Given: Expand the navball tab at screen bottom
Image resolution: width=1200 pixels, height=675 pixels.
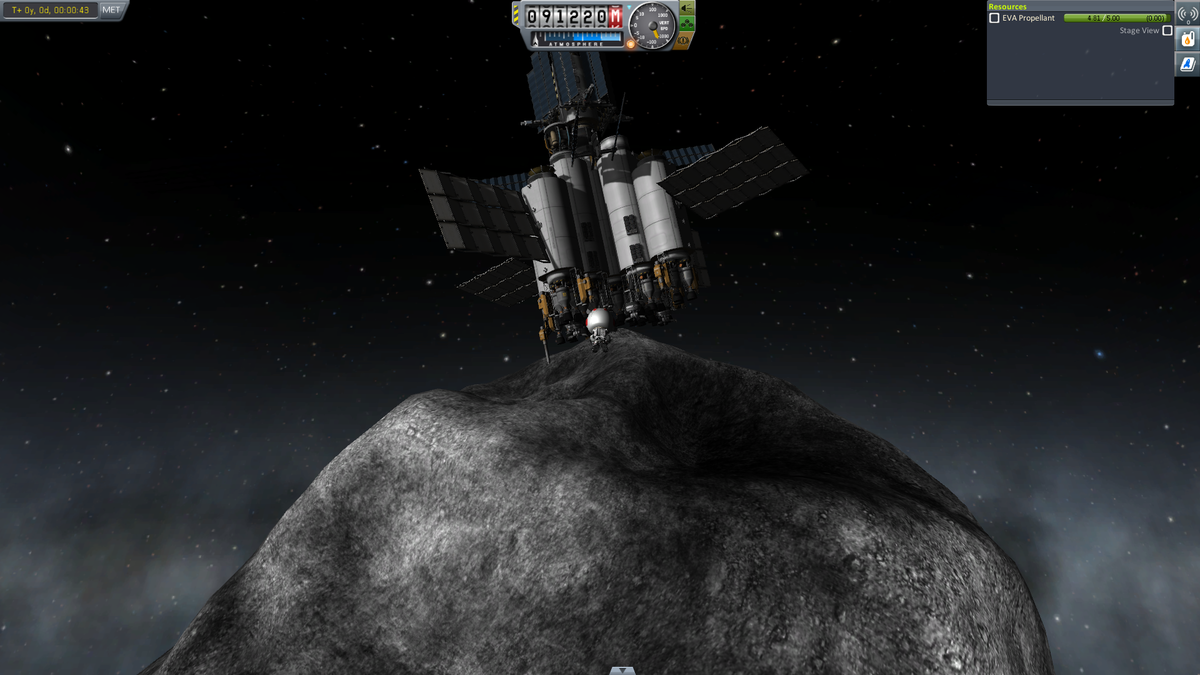Looking at the screenshot, I should (622, 670).
